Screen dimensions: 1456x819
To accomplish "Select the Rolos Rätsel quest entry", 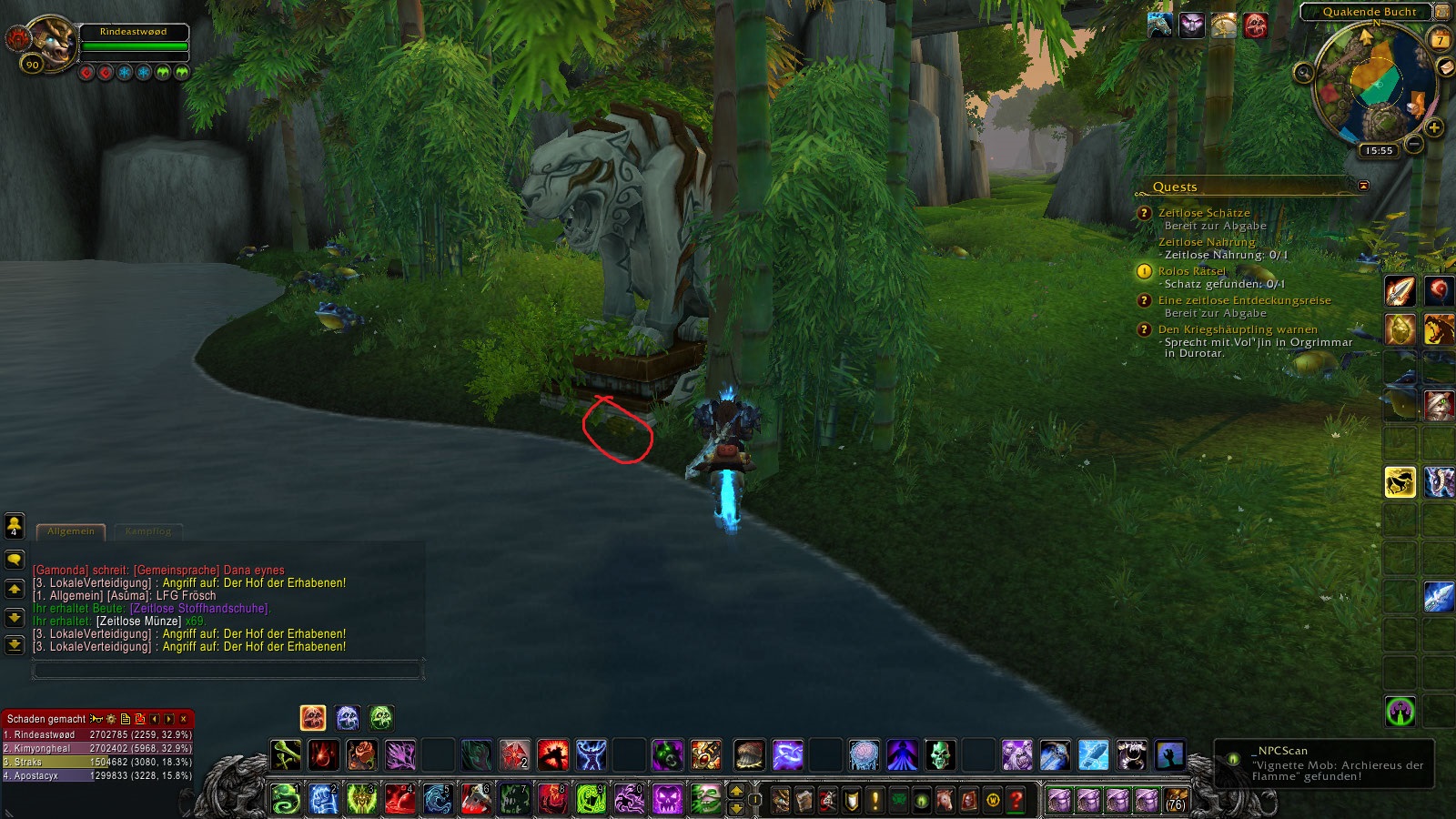I will click(1191, 271).
